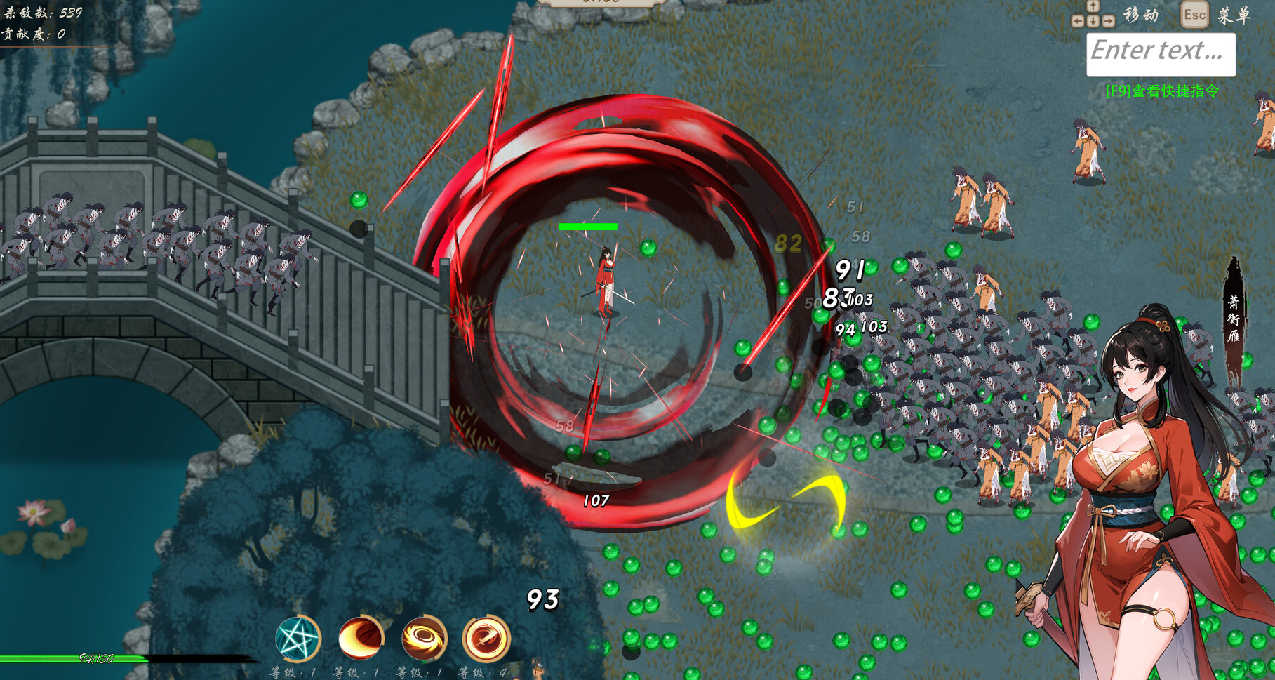The image size is (1275, 680).
Task: Trigger the flaming sword ring skill icon
Action: [487, 638]
